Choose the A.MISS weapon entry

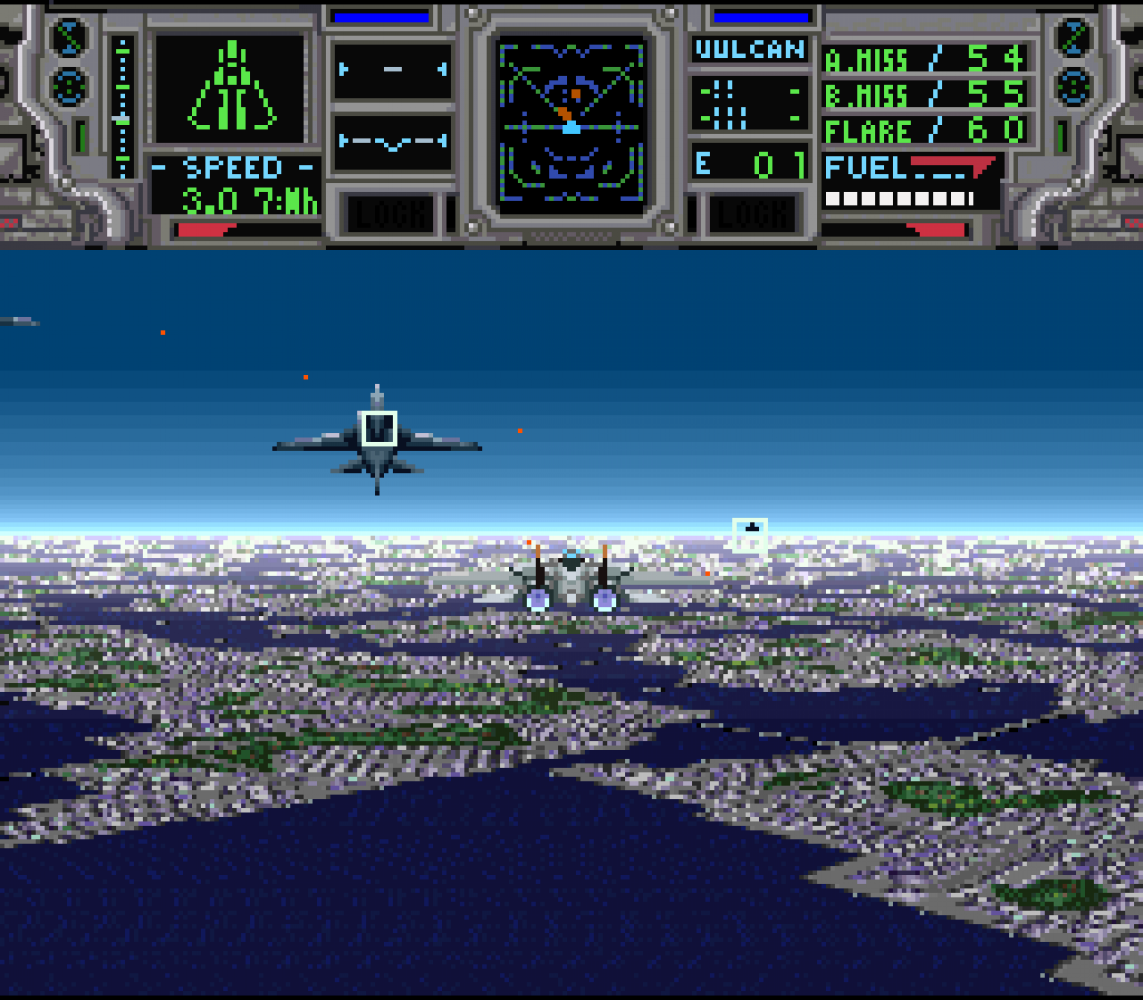point(924,58)
